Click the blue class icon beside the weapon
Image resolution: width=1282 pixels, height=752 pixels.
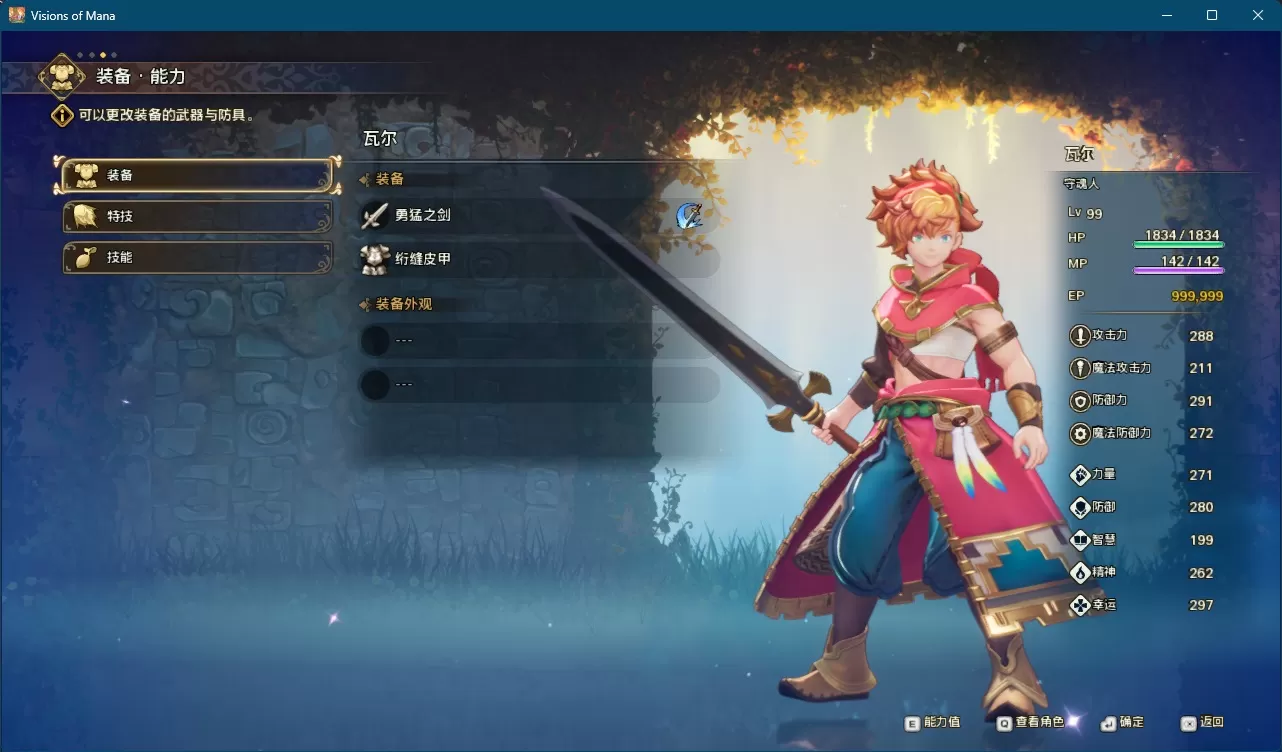tap(689, 215)
